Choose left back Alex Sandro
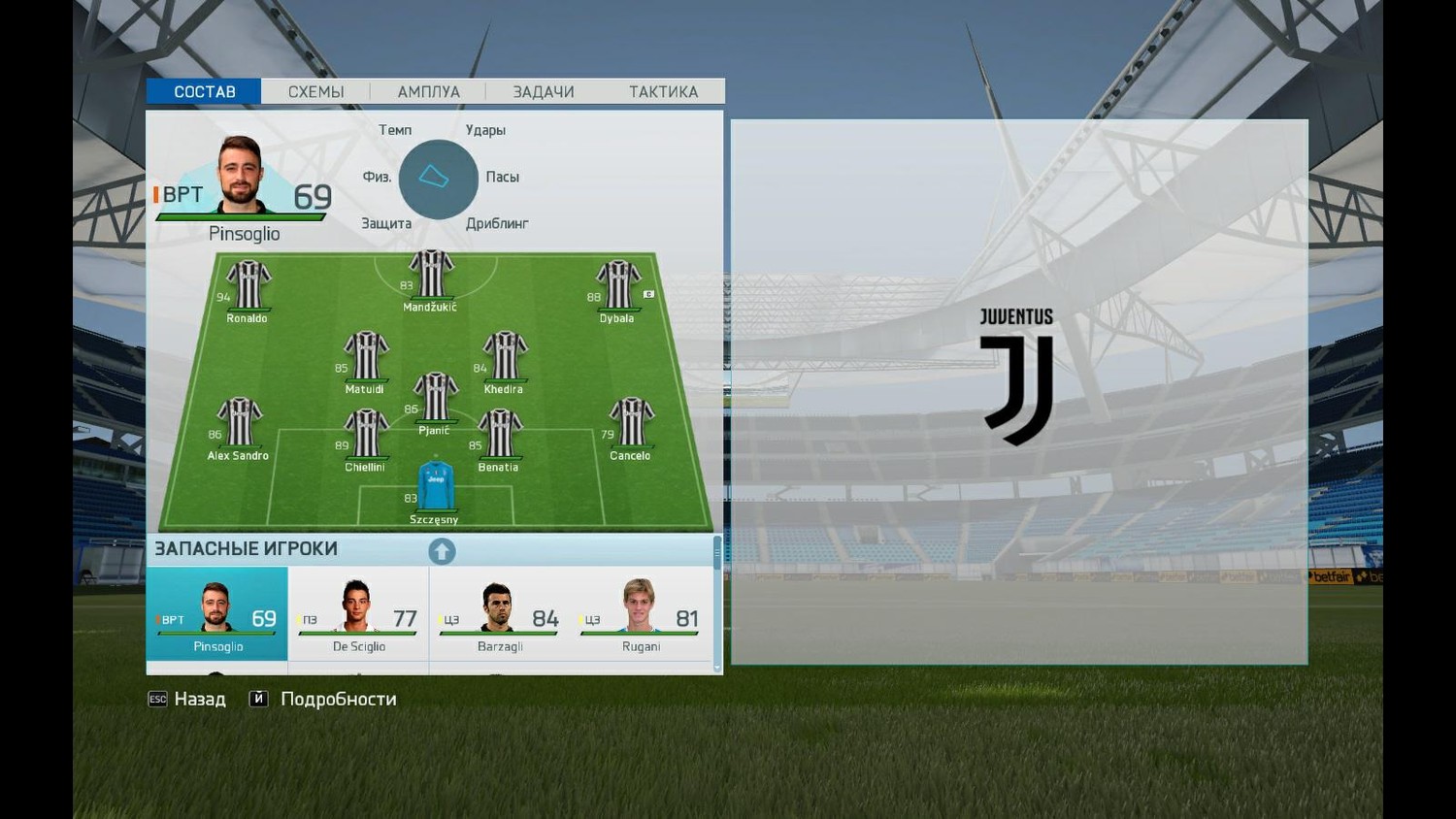The image size is (1456, 819). coord(240,422)
